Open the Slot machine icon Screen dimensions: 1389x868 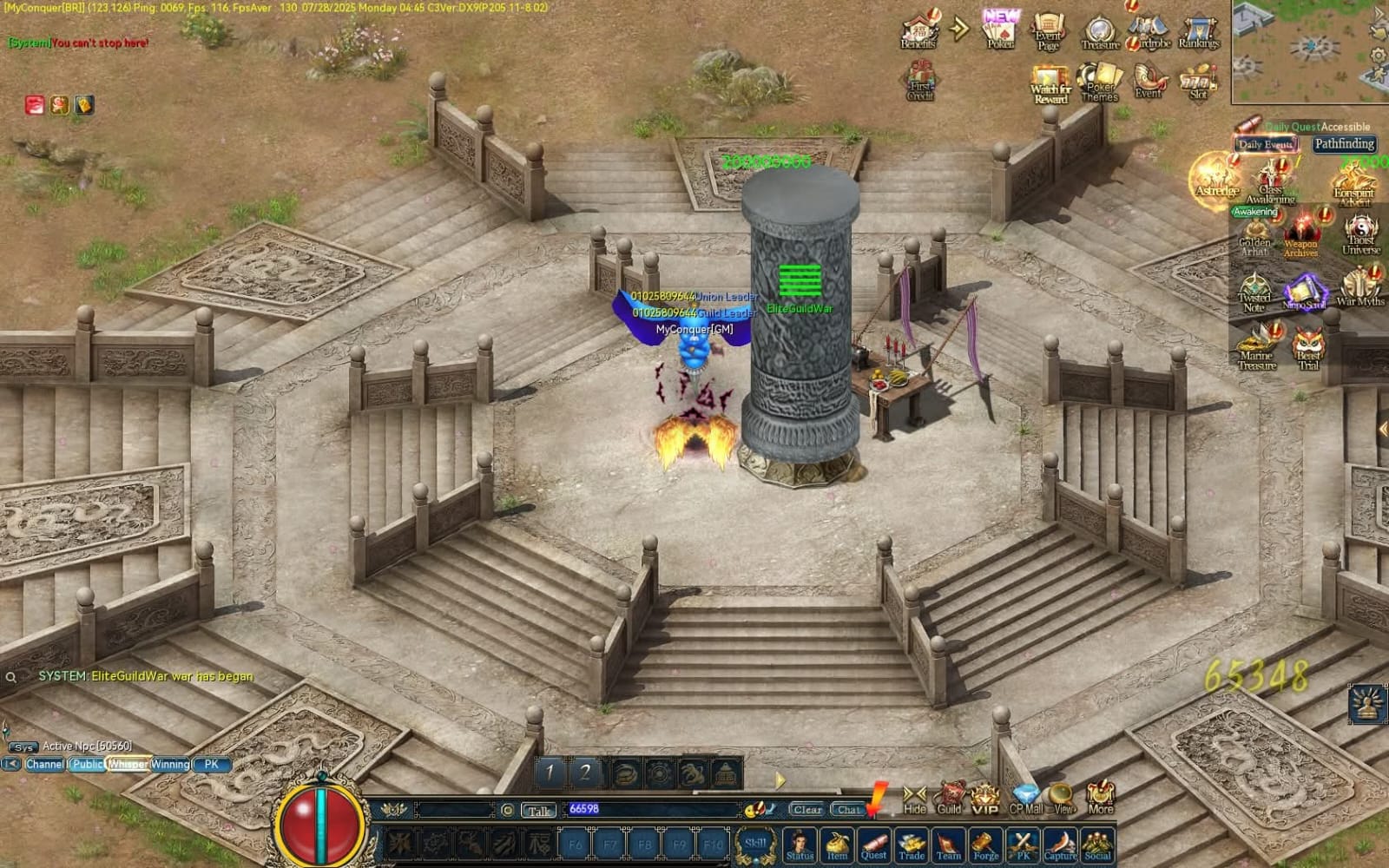pos(1199,82)
